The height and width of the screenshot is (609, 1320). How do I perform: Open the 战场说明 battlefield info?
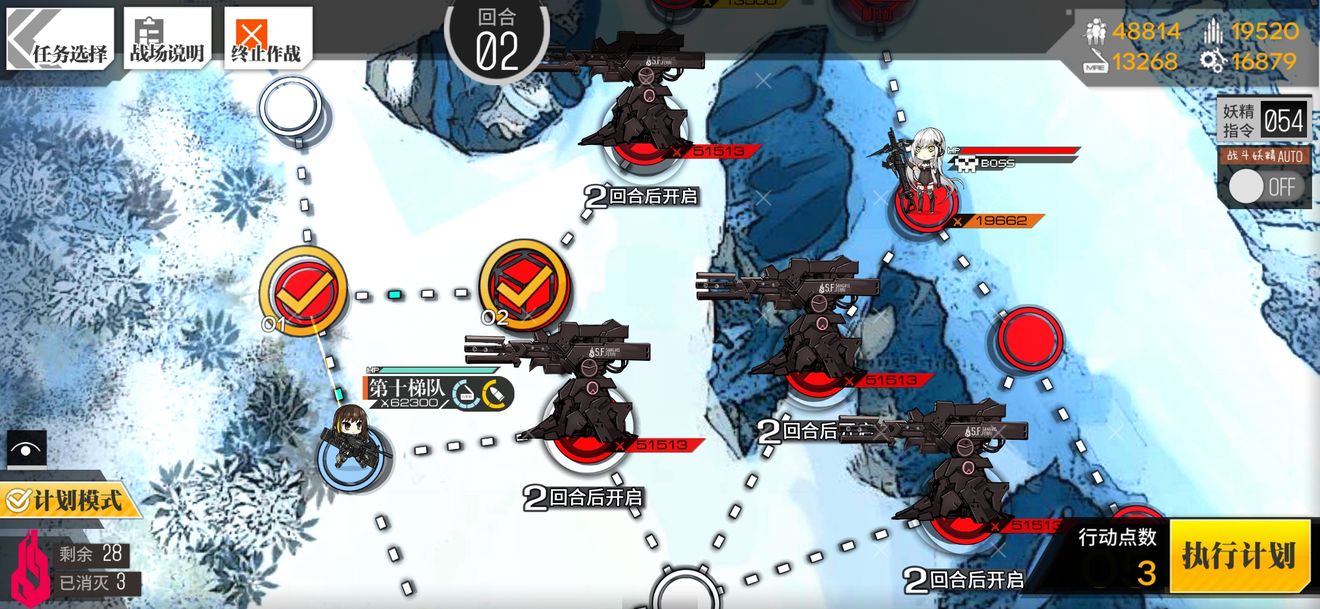[x=167, y=38]
